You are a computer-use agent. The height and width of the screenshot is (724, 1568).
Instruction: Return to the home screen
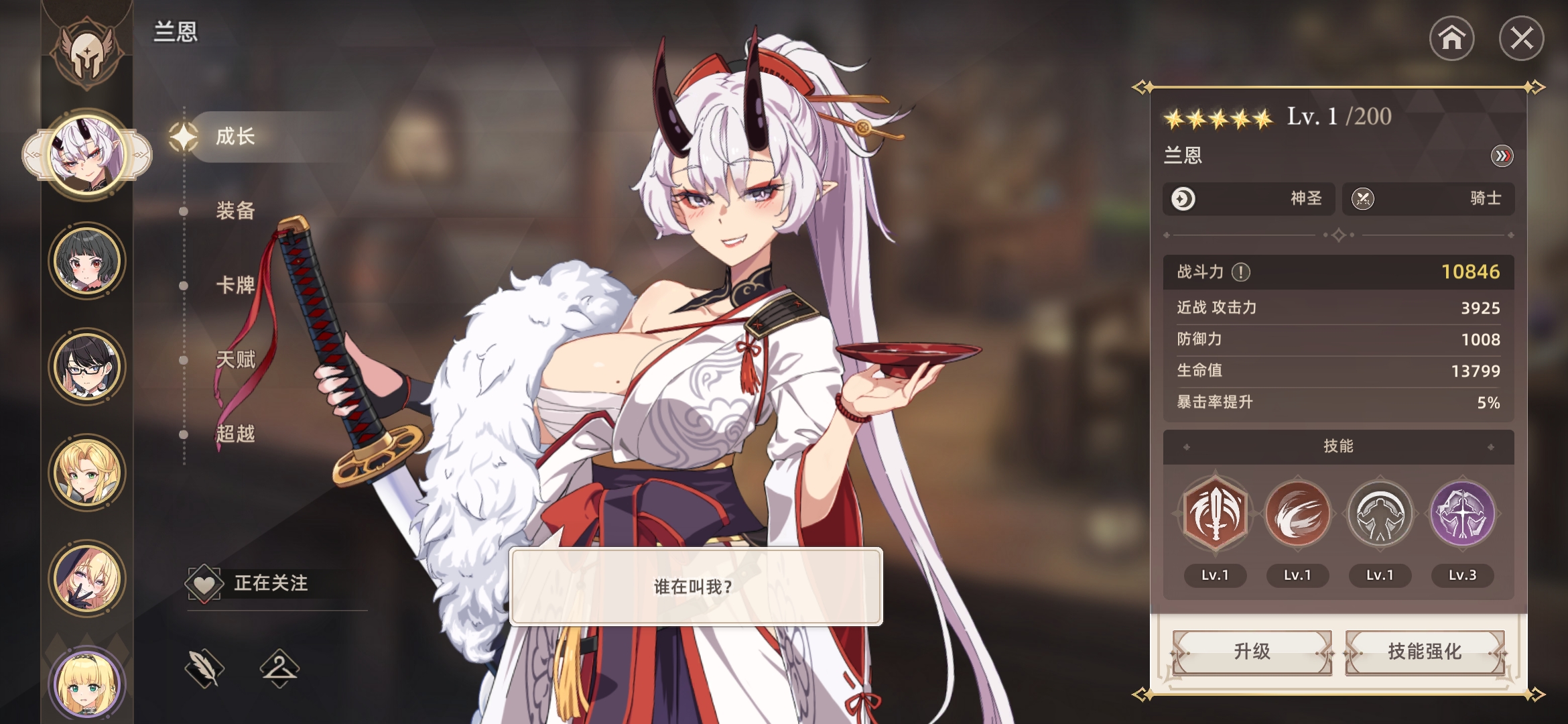(x=1451, y=38)
